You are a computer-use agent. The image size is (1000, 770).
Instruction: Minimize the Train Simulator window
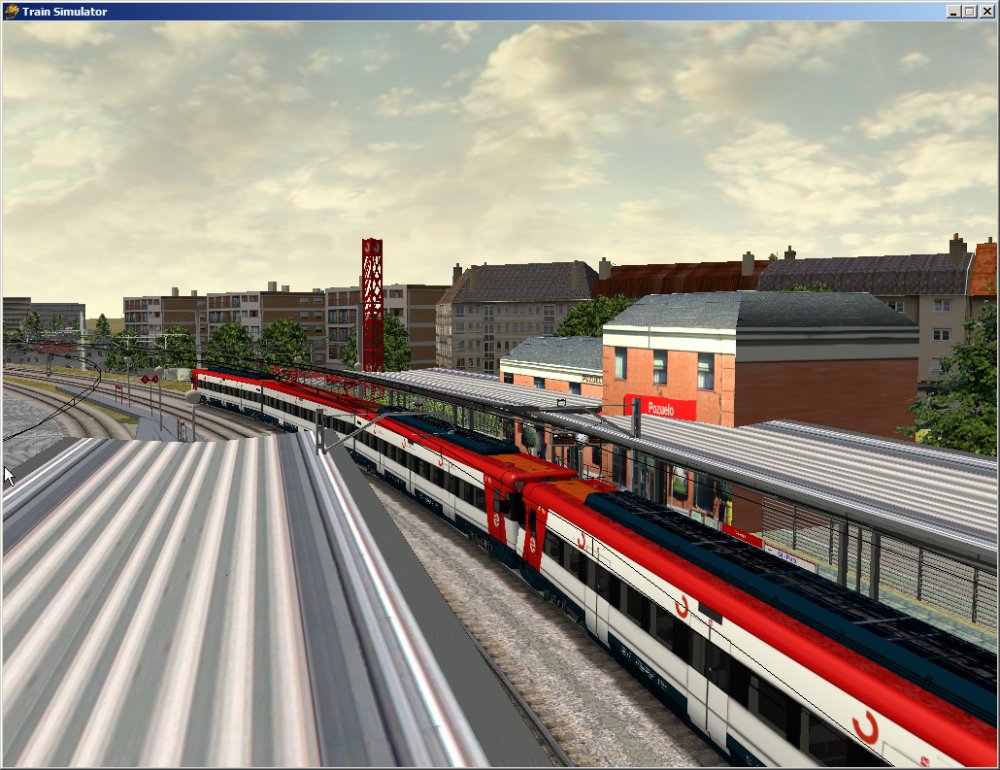click(x=953, y=11)
